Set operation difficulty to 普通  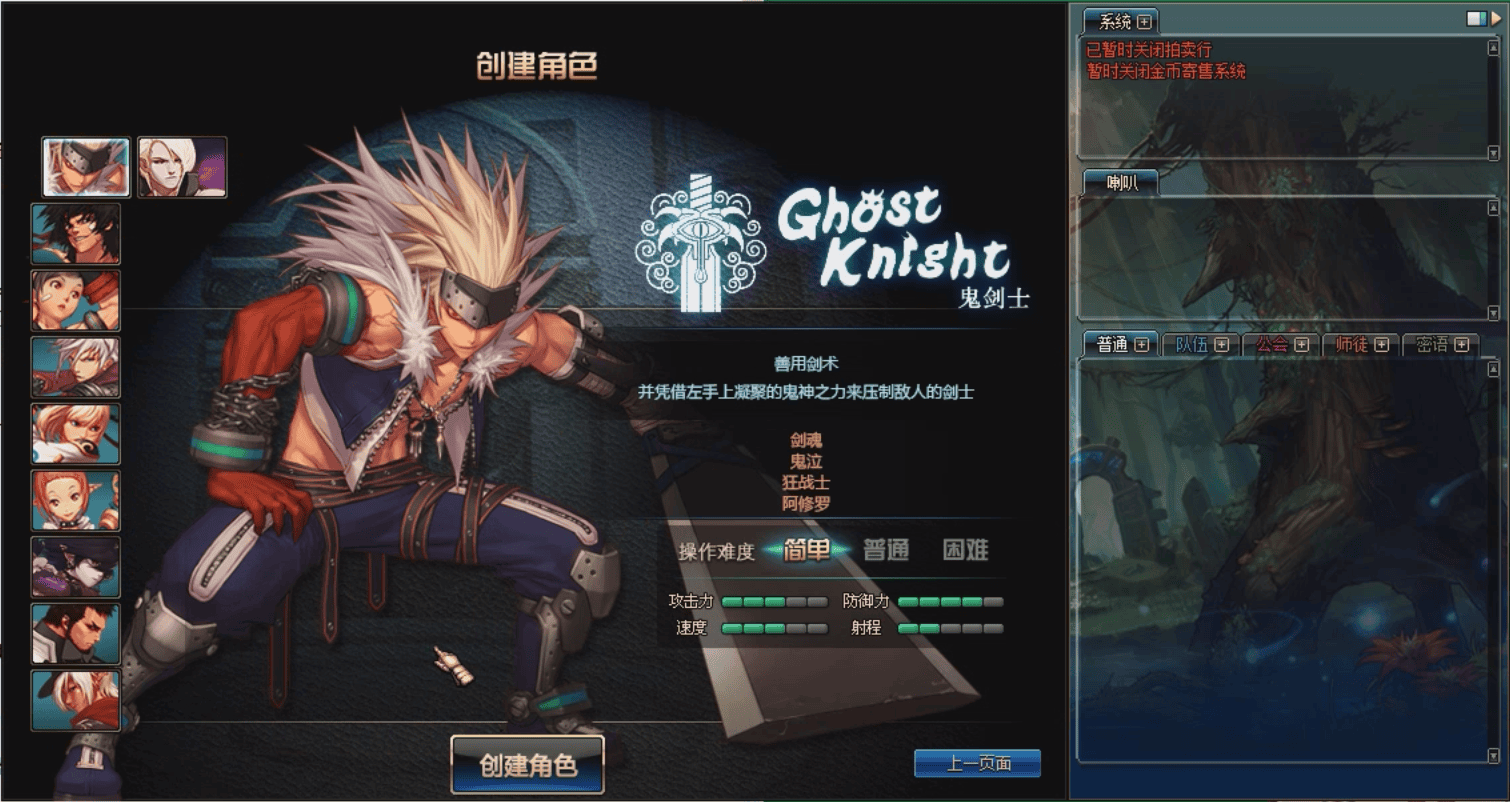click(885, 550)
